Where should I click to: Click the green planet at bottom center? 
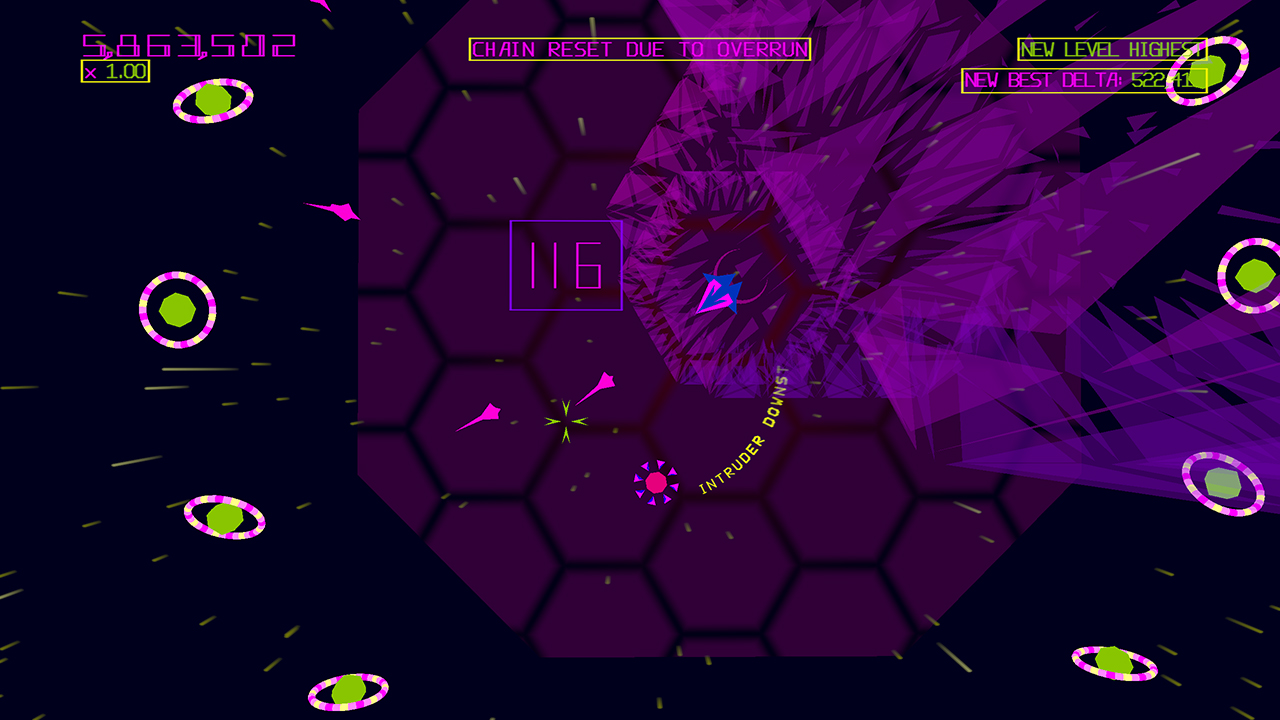point(350,690)
